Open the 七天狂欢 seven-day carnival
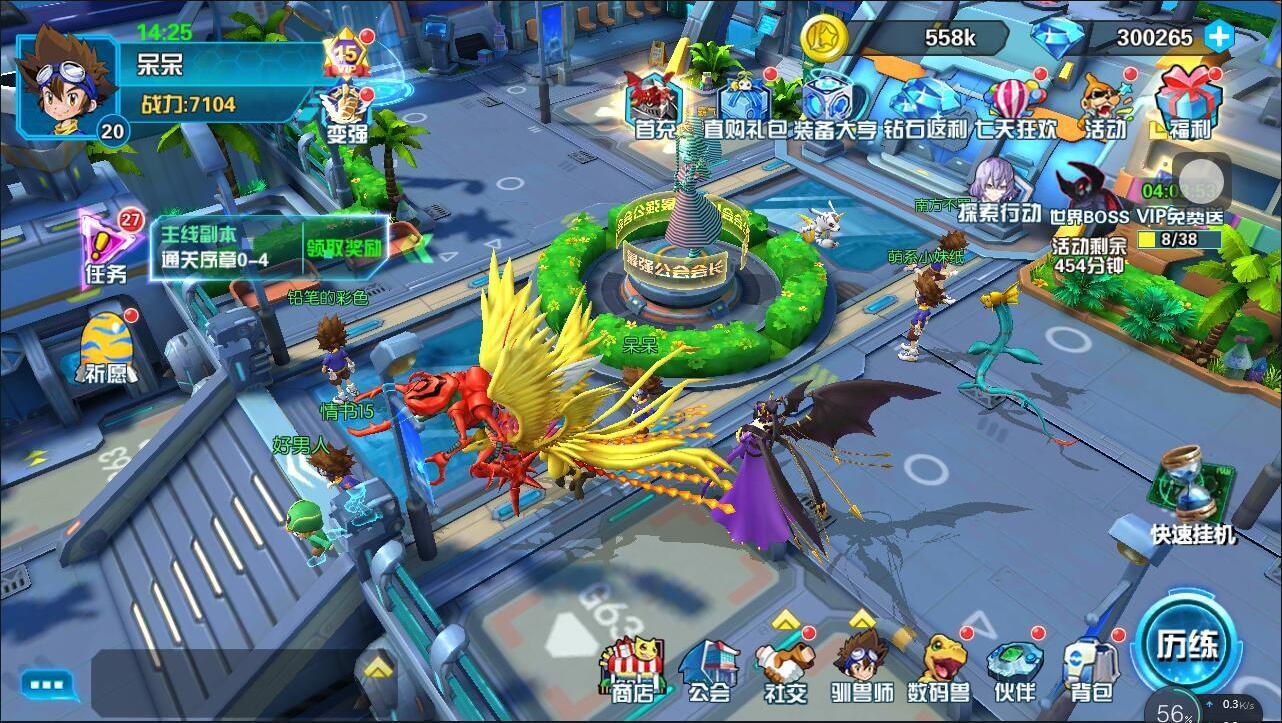Viewport: 1282px width, 723px height. tap(1014, 104)
